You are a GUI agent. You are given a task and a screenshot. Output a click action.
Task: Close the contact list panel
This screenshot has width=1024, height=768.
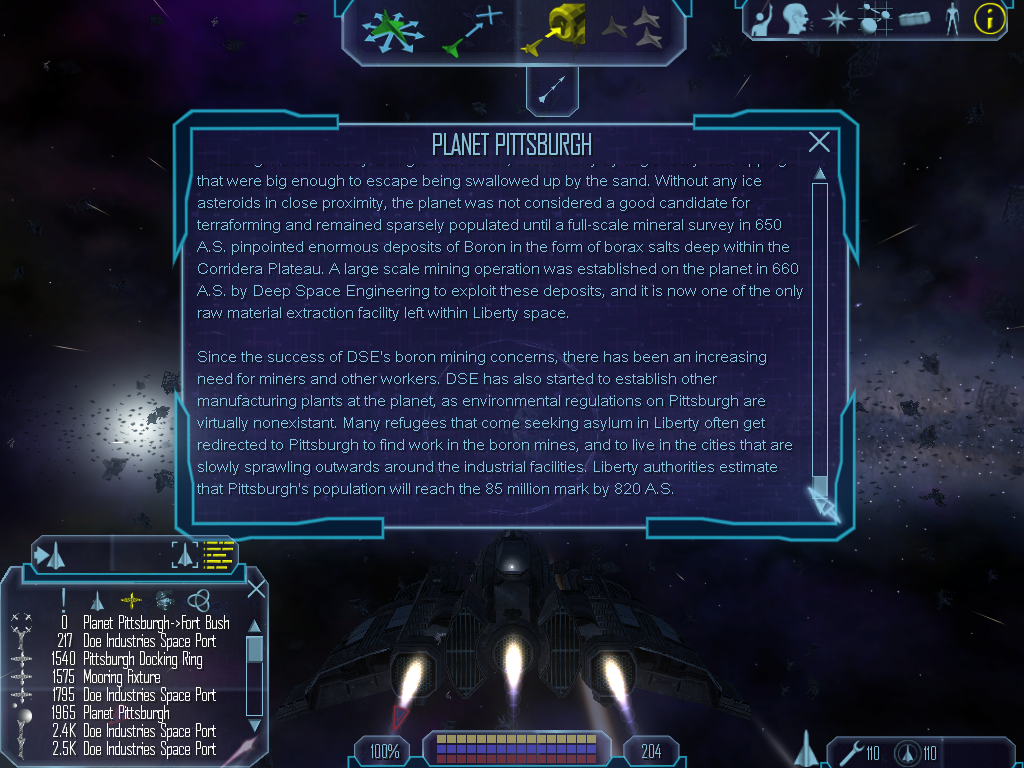click(256, 588)
